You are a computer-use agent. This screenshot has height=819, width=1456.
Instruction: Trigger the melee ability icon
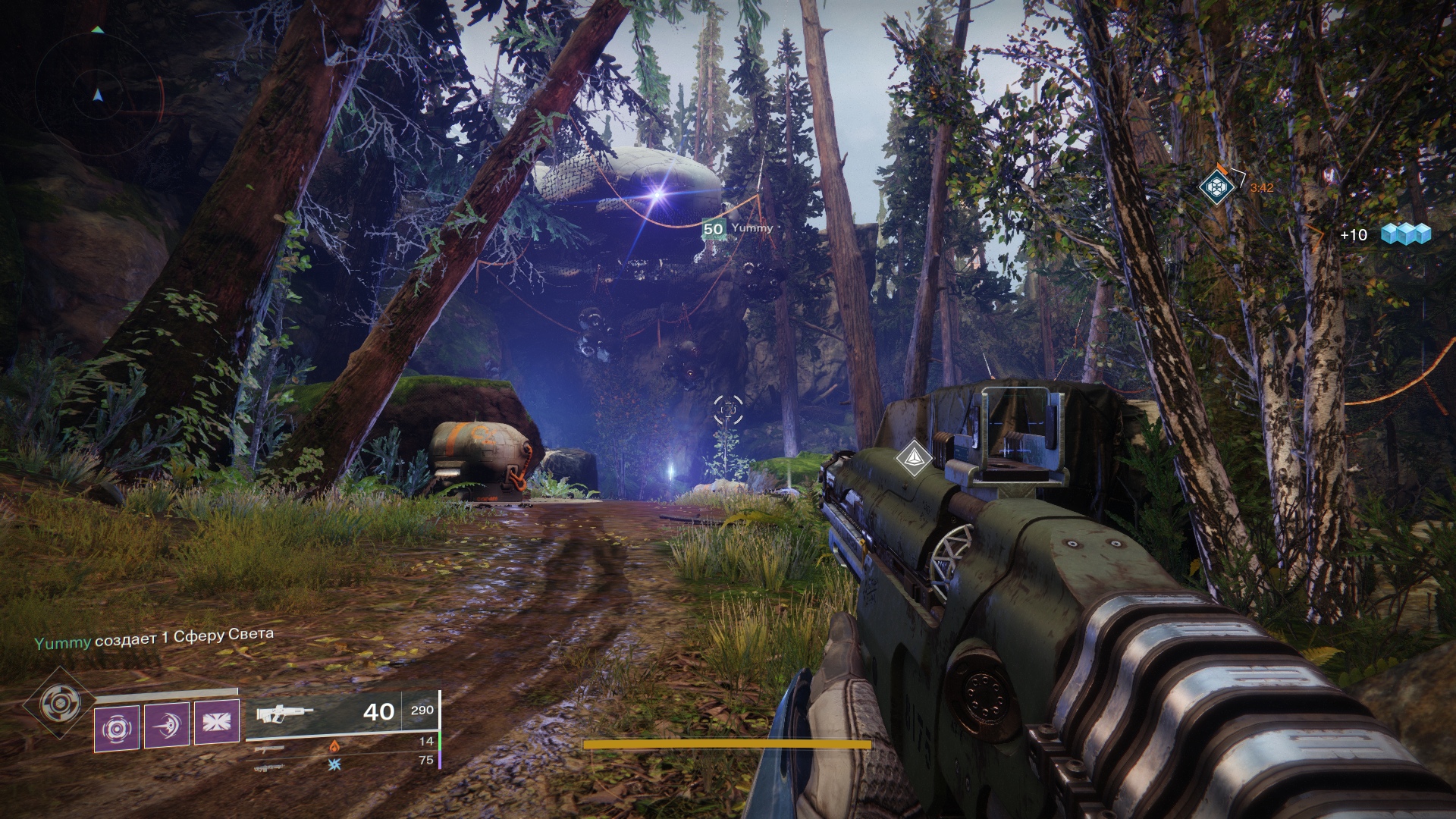[x=167, y=726]
